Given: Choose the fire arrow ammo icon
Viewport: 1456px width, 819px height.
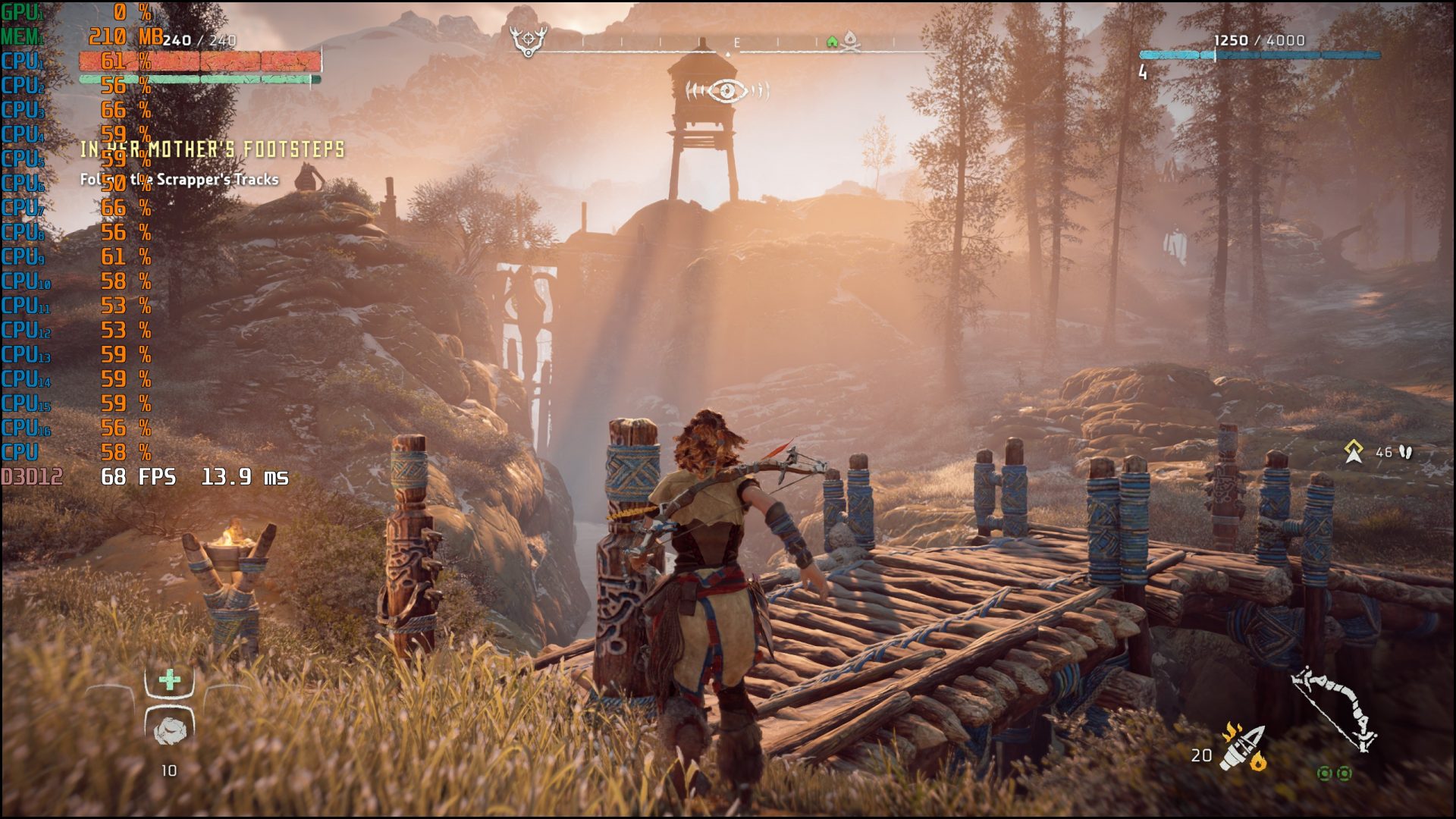Looking at the screenshot, I should tap(1244, 748).
